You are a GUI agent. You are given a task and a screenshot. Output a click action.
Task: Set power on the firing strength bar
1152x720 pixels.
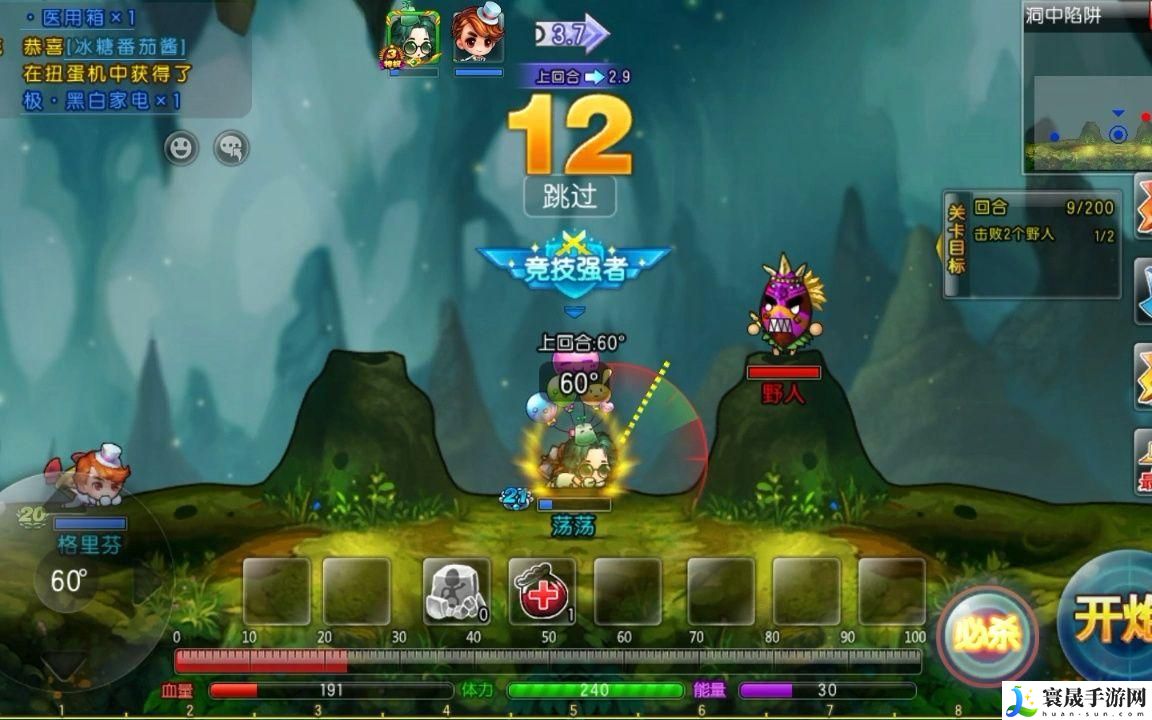coord(548,661)
